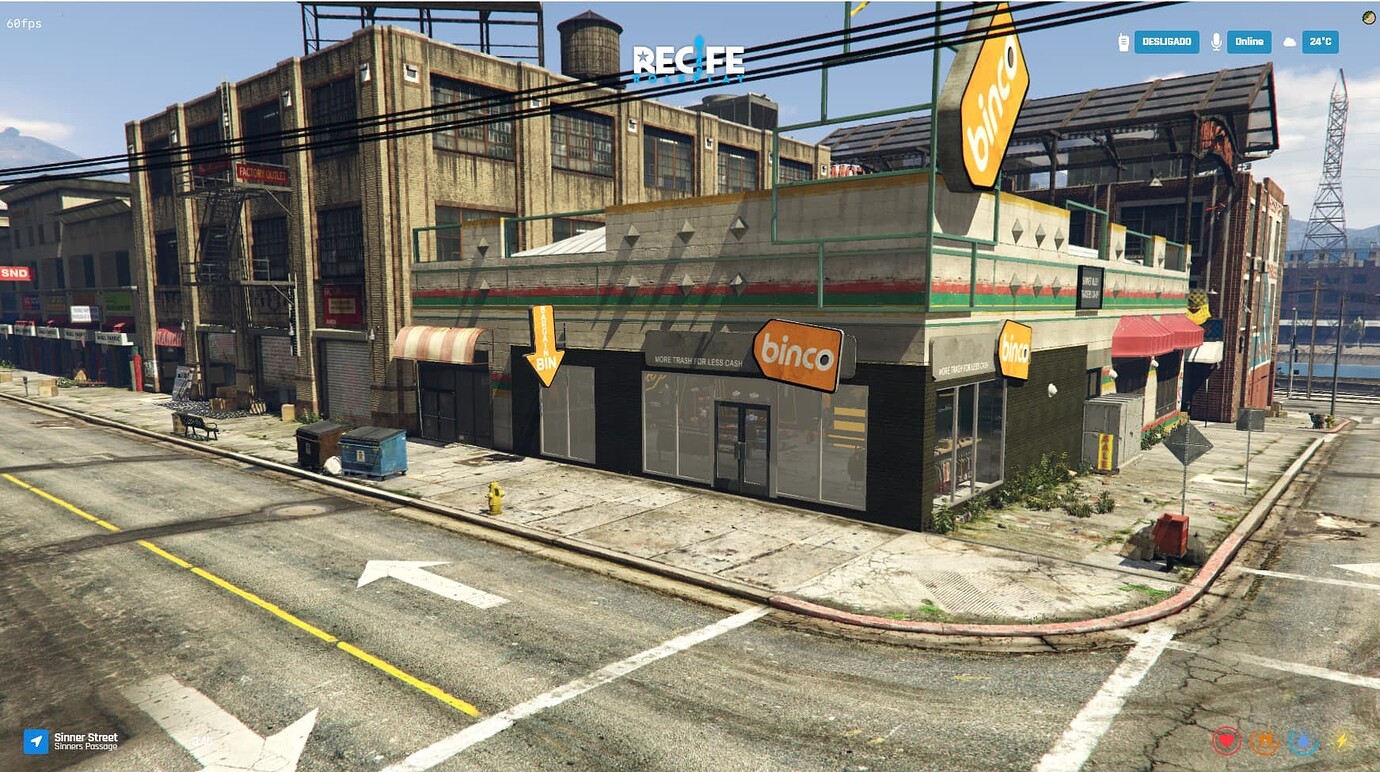Select the Sinner Street location label

88,737
